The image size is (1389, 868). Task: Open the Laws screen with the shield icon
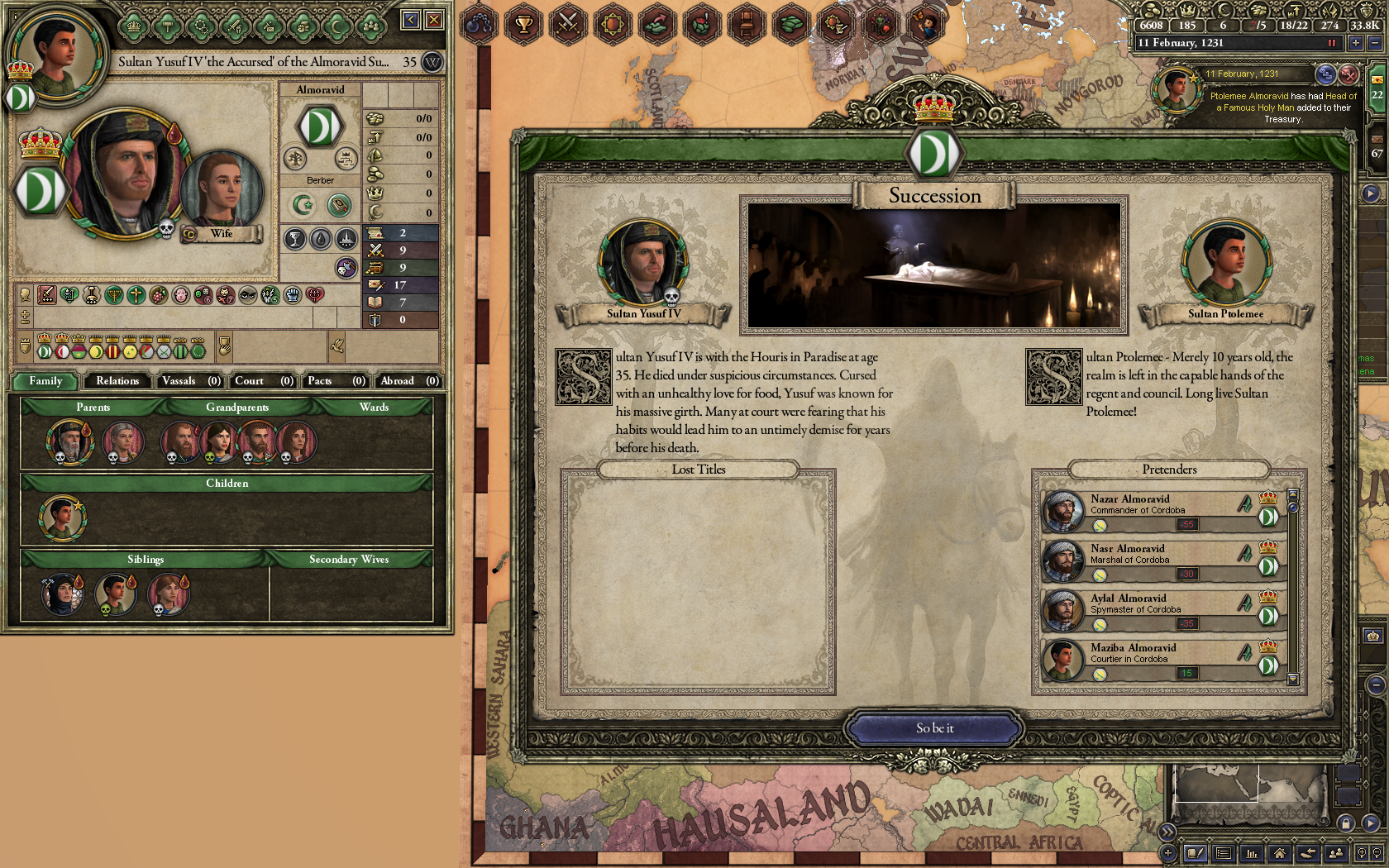[611, 25]
